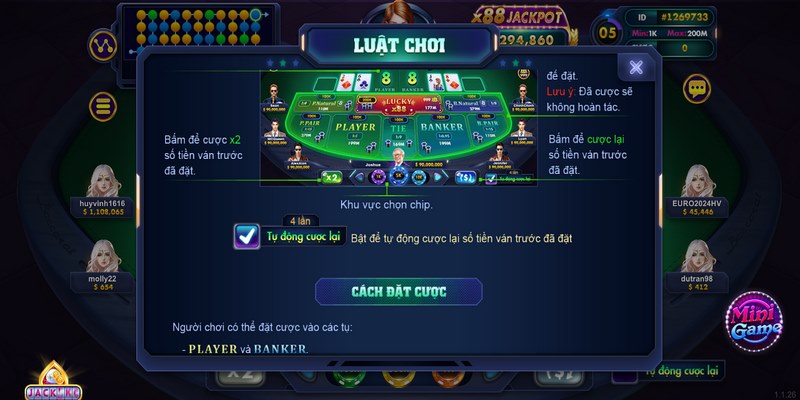The height and width of the screenshot is (400, 800).
Task: Open the yellow hamburger menu
Action: tap(100, 105)
